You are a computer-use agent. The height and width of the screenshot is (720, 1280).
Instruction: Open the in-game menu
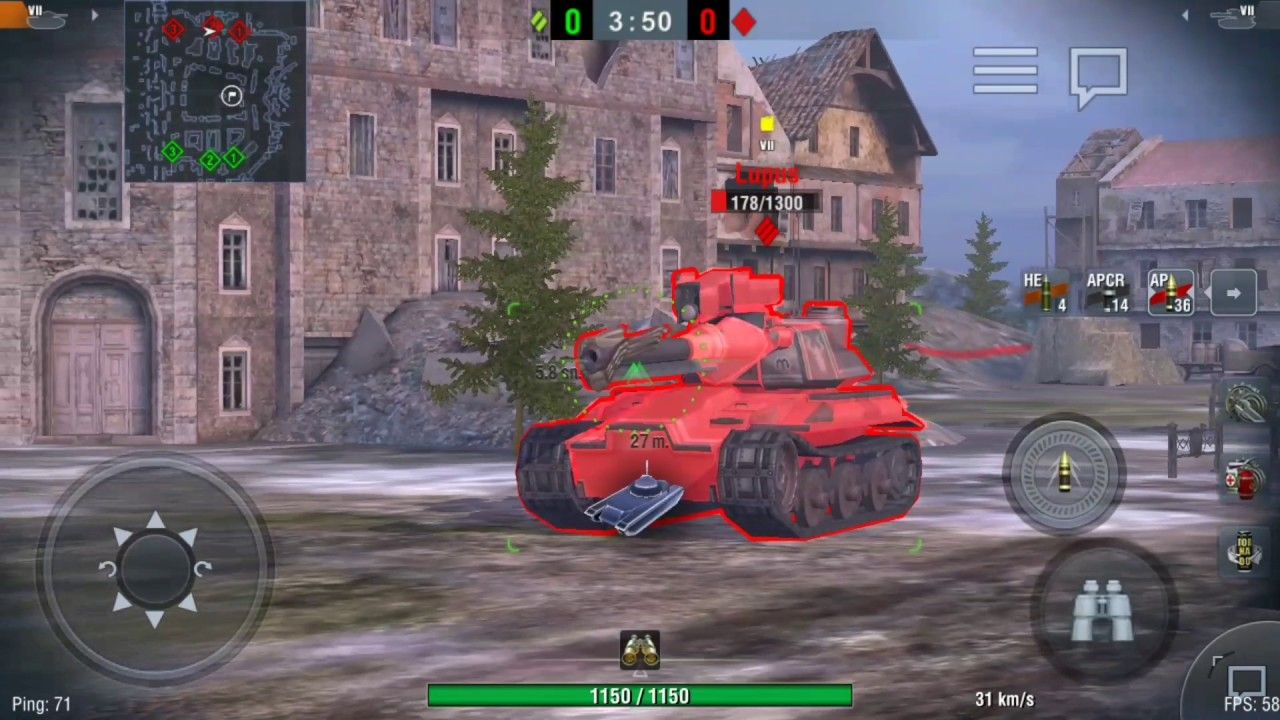1005,71
